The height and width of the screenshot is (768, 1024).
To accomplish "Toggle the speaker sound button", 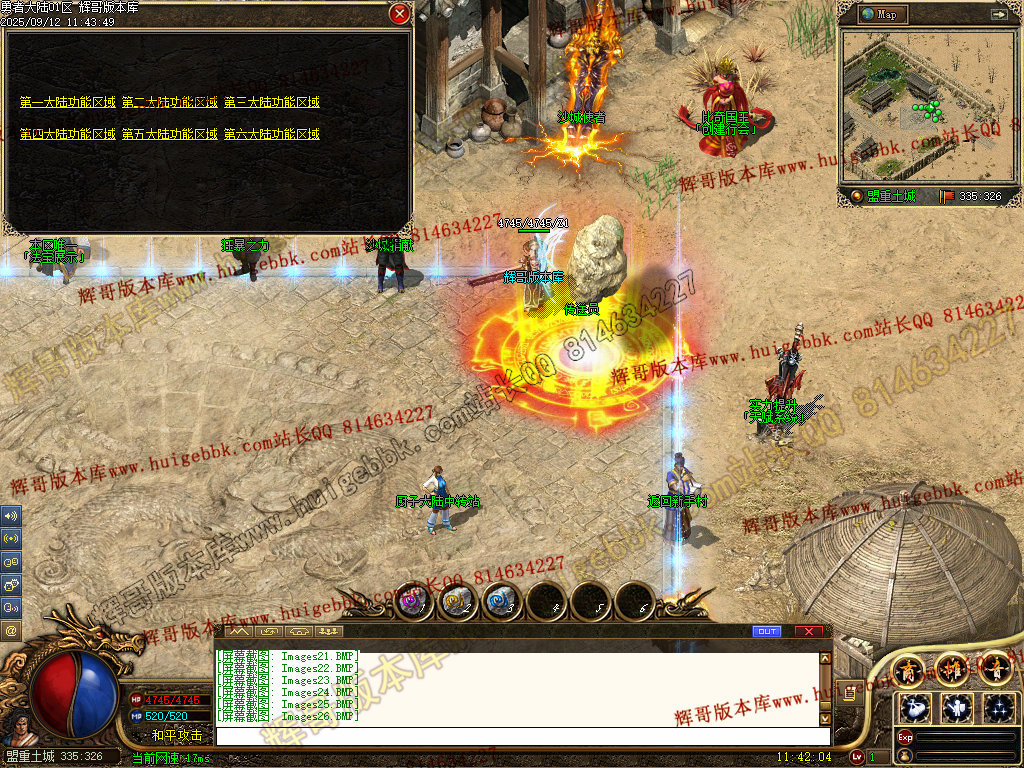I will click(11, 516).
